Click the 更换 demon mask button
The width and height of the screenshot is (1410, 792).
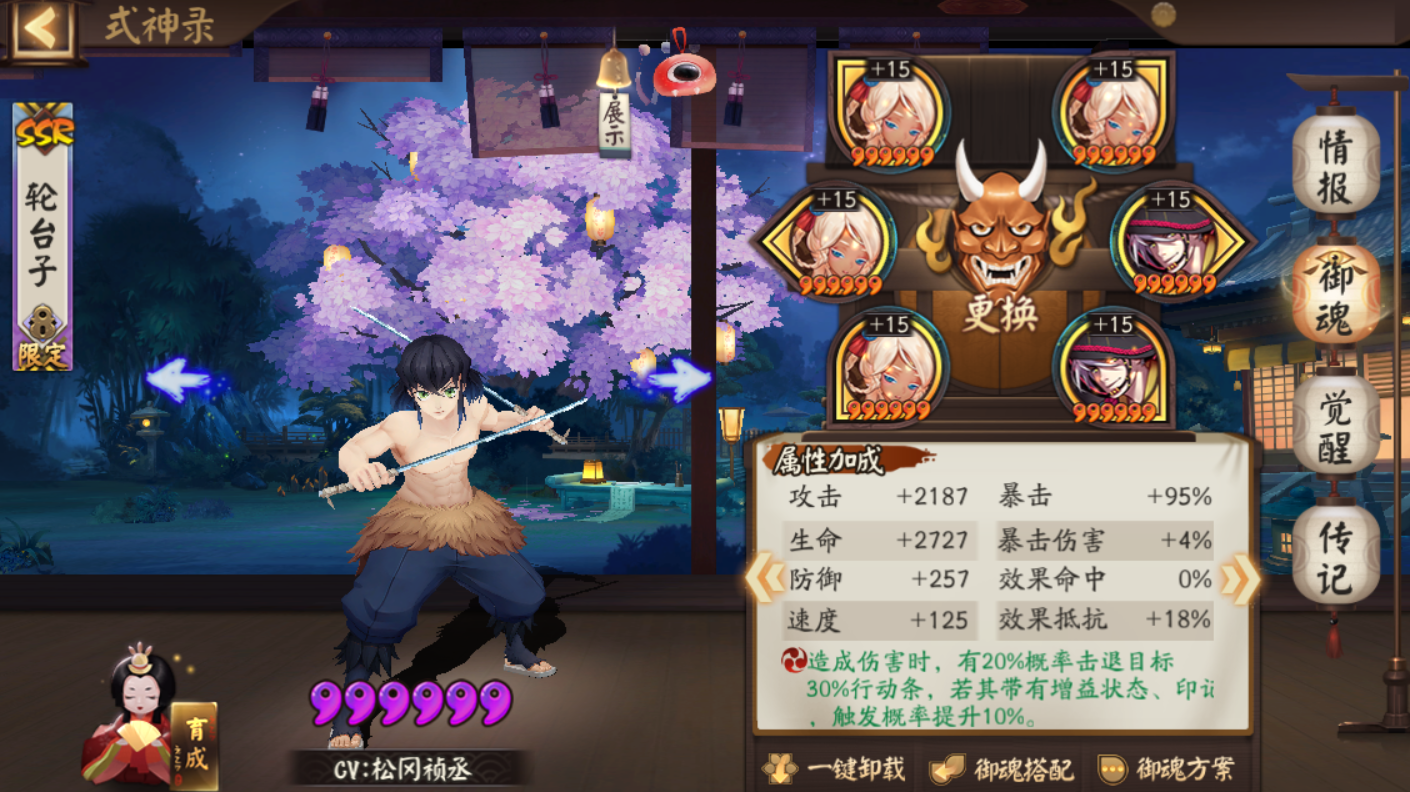tap(1000, 250)
